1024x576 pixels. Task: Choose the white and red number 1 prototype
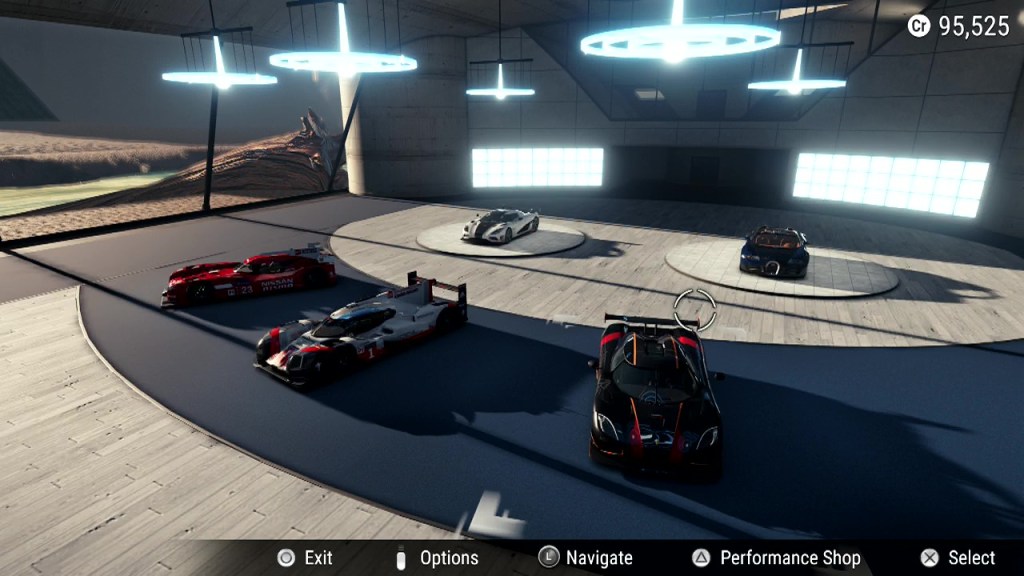360,332
